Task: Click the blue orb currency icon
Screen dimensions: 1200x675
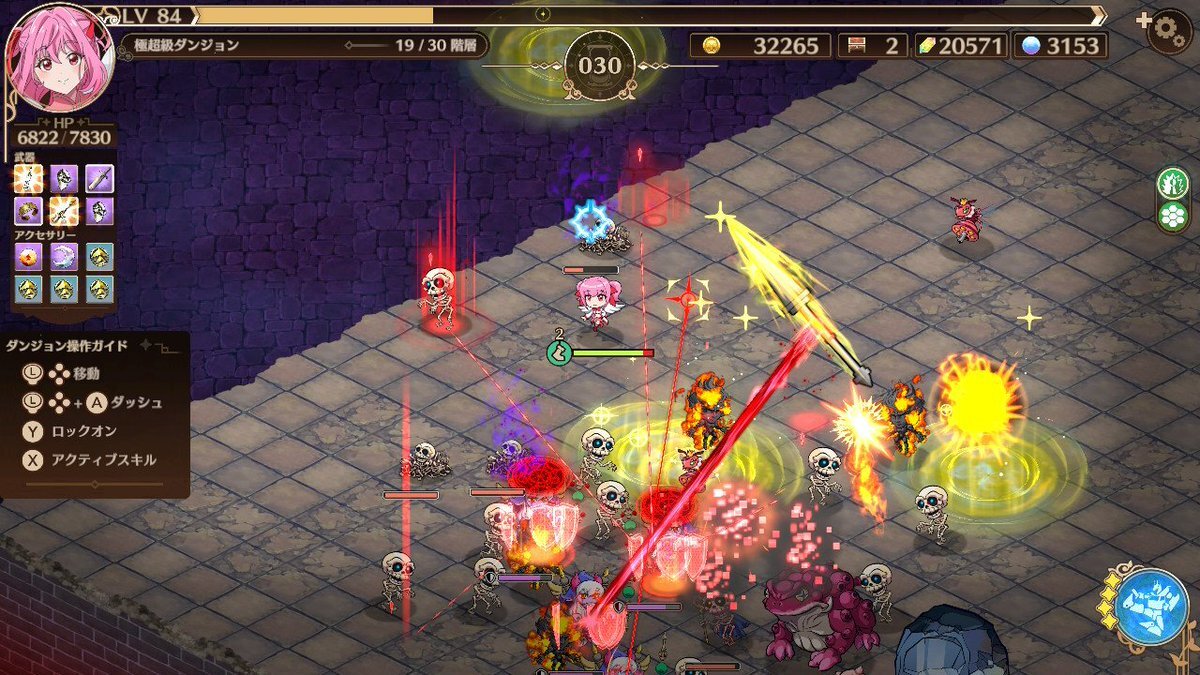Action: 1030,45
